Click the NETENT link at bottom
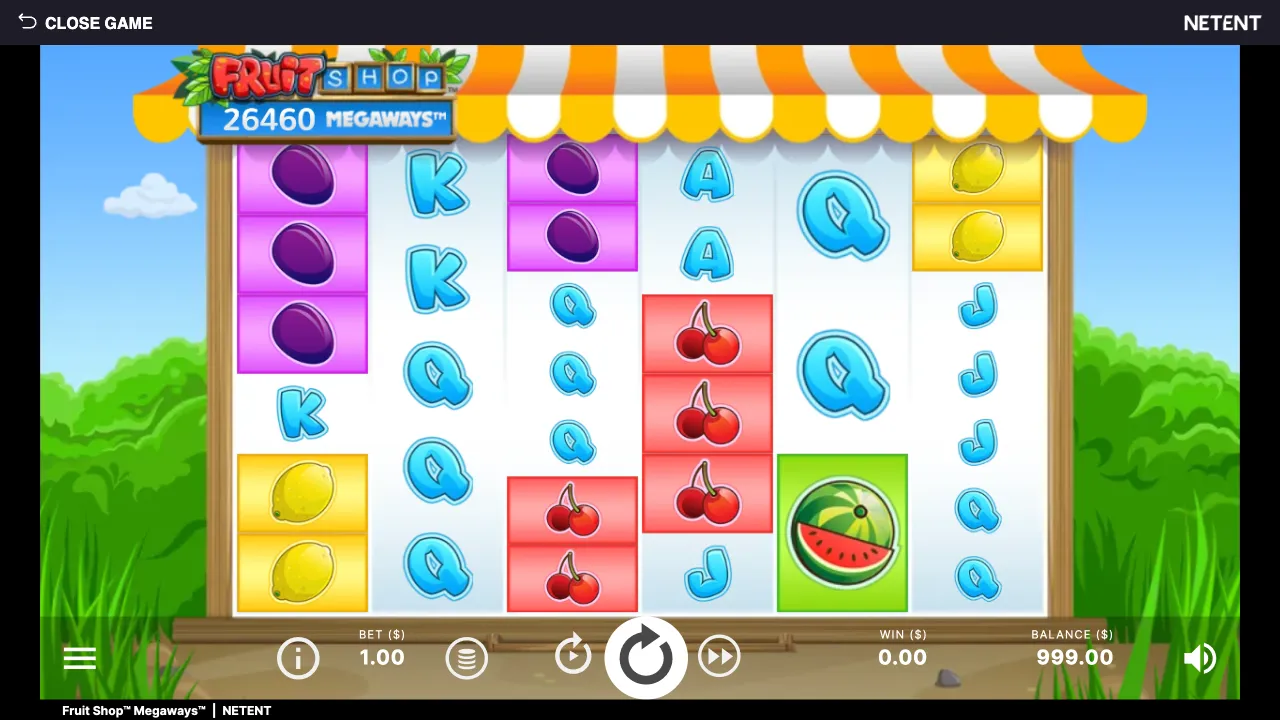Screen dimensions: 1280x720 point(246,710)
